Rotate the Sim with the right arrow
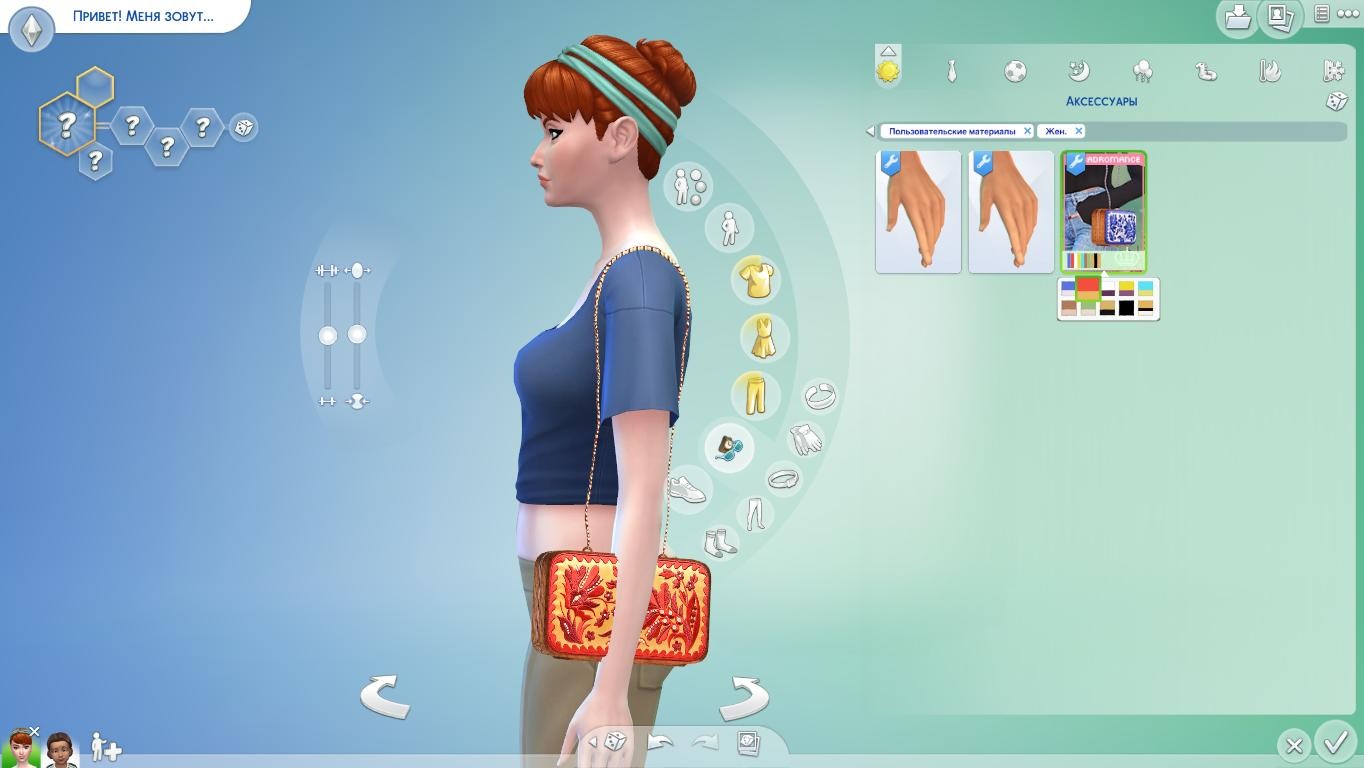This screenshot has width=1364, height=768. coord(744,696)
